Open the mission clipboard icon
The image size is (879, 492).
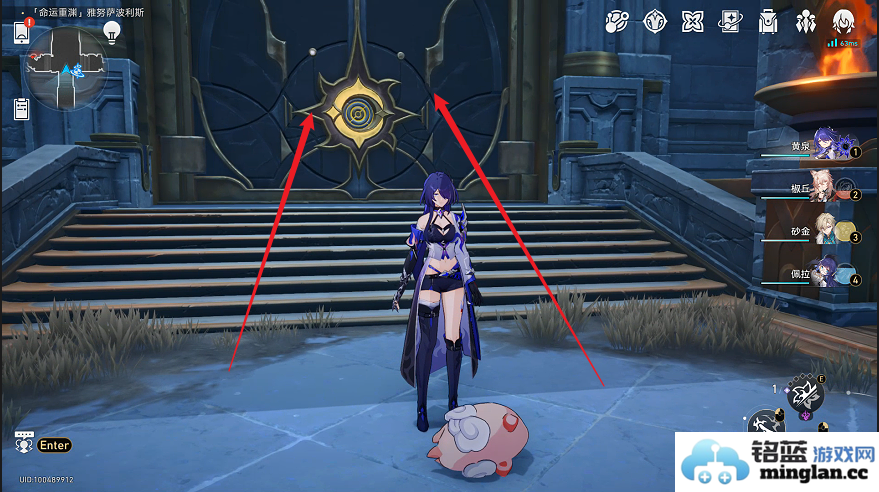[x=22, y=109]
